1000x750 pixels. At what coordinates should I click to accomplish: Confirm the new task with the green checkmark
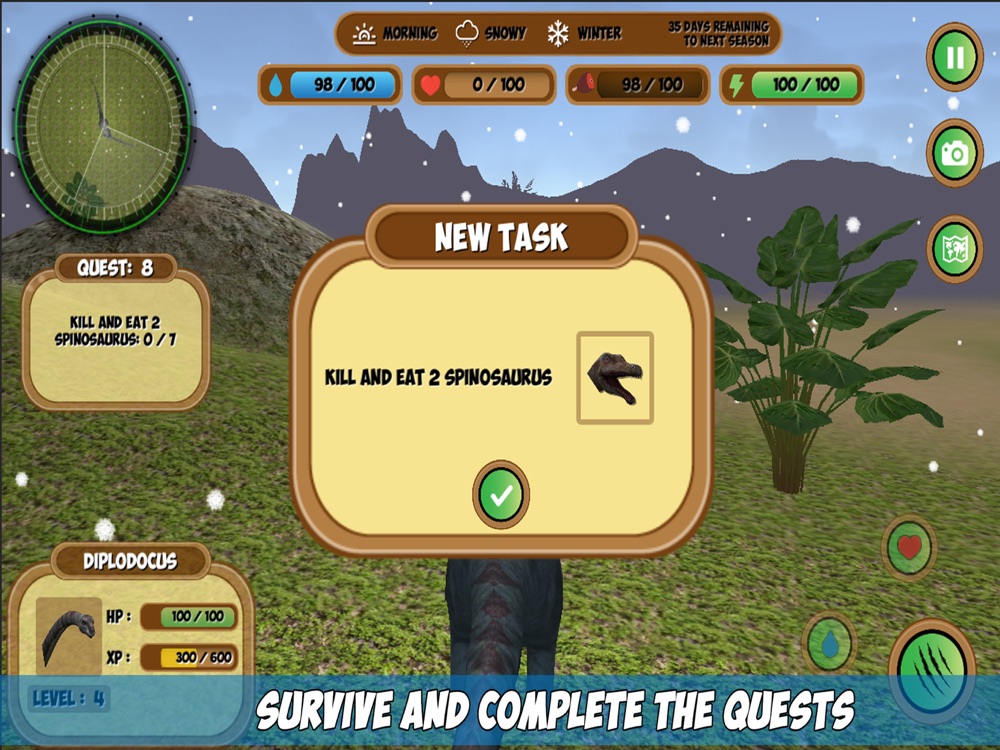point(501,494)
